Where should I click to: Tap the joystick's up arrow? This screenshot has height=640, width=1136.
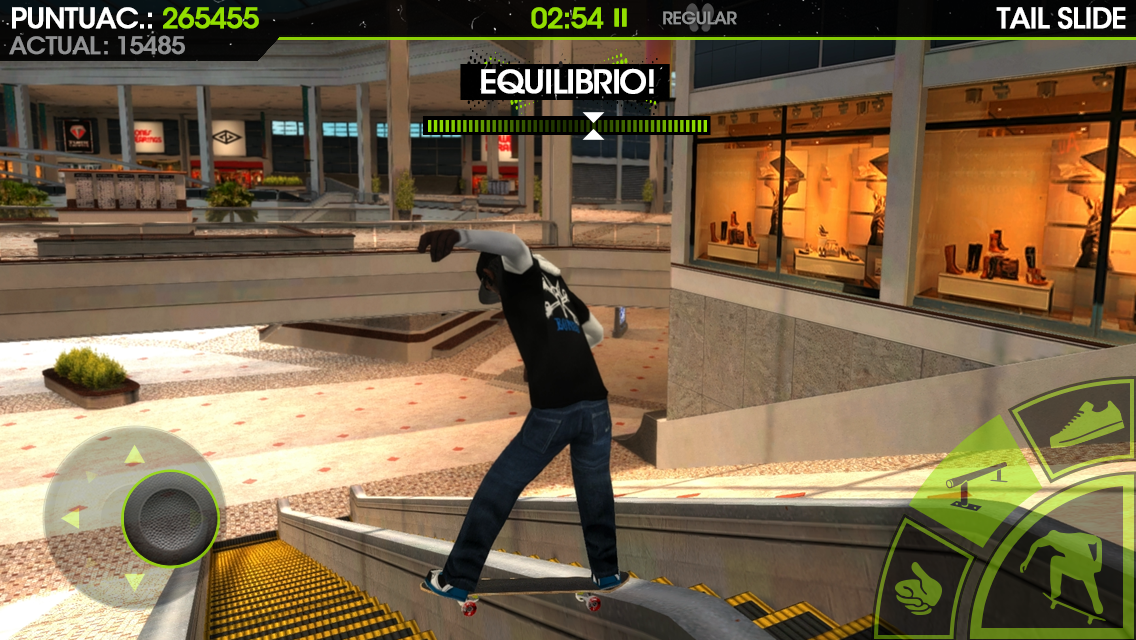point(133,456)
